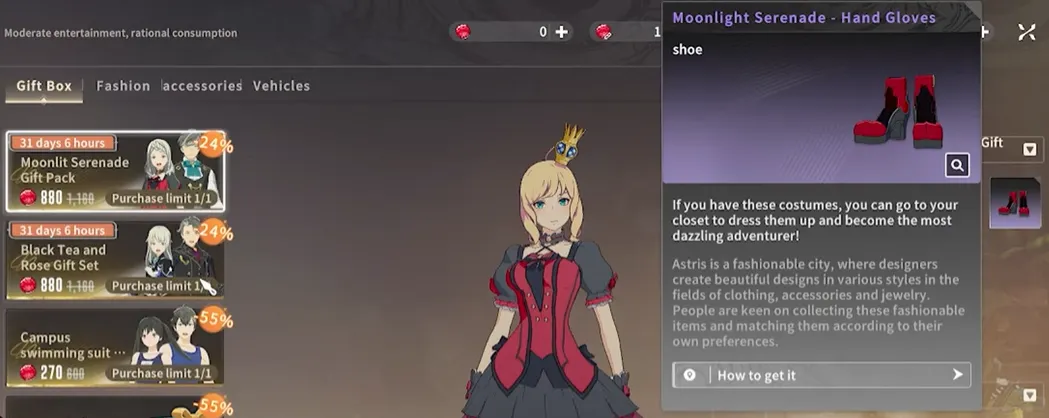
Task: Select the red shoes thumbnail
Action: point(1015,203)
